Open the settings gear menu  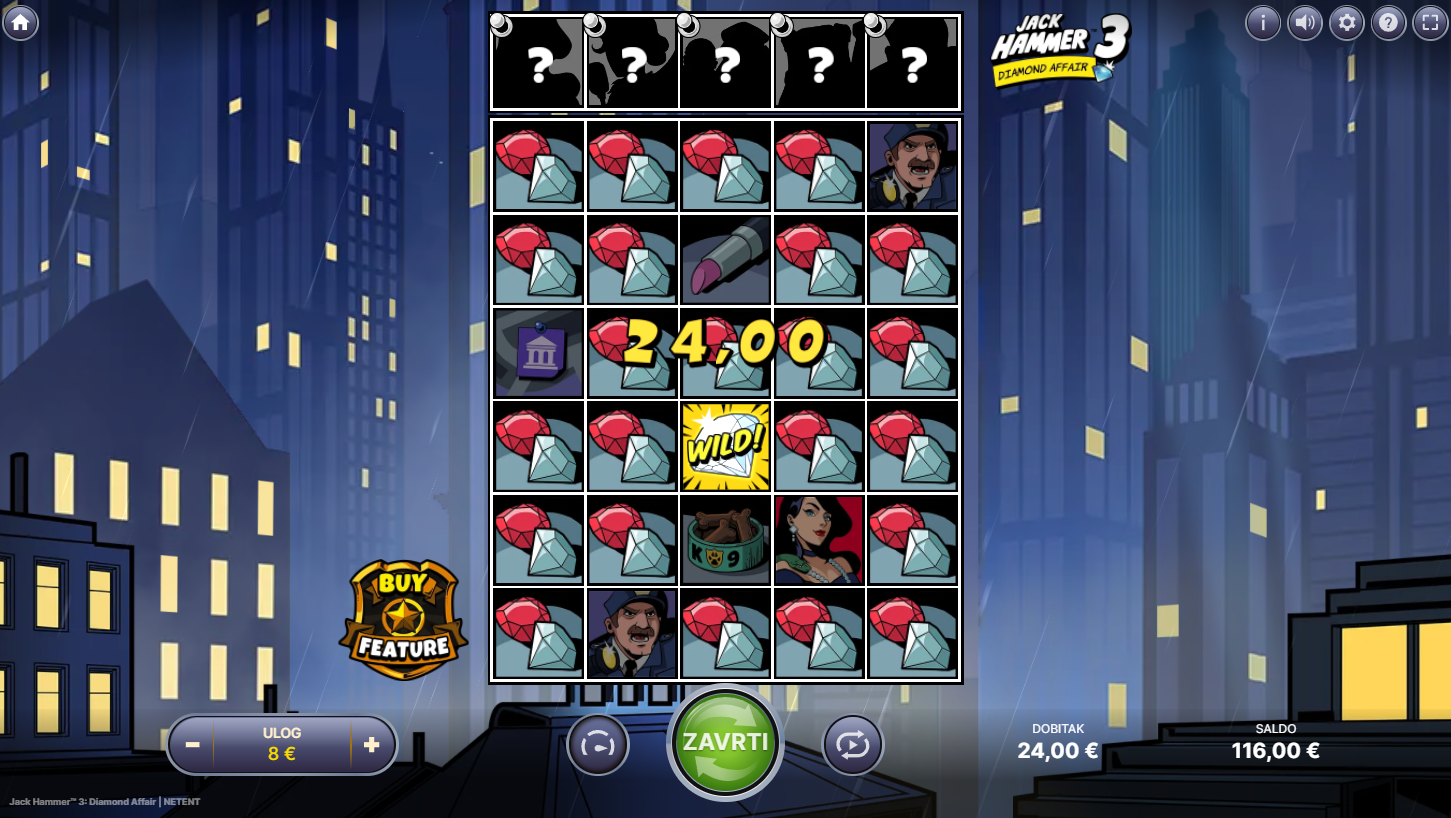pos(1346,22)
